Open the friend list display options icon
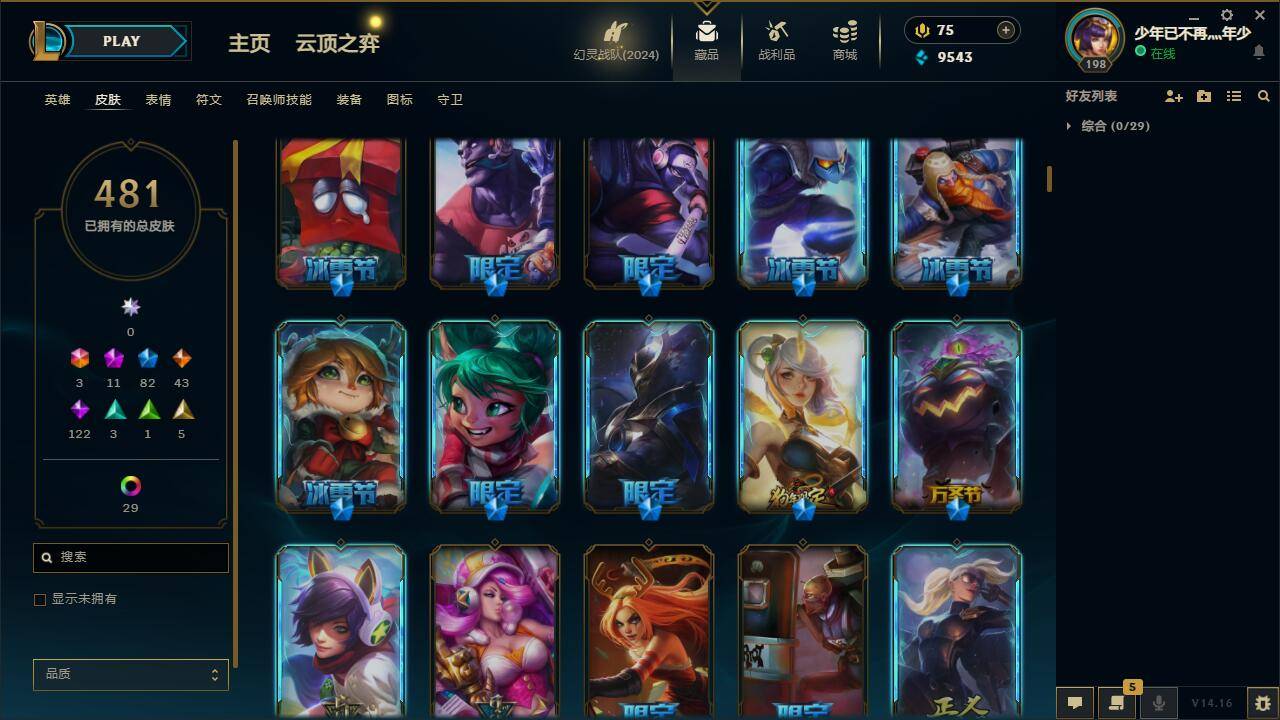Image resolution: width=1280 pixels, height=720 pixels. coord(1234,96)
